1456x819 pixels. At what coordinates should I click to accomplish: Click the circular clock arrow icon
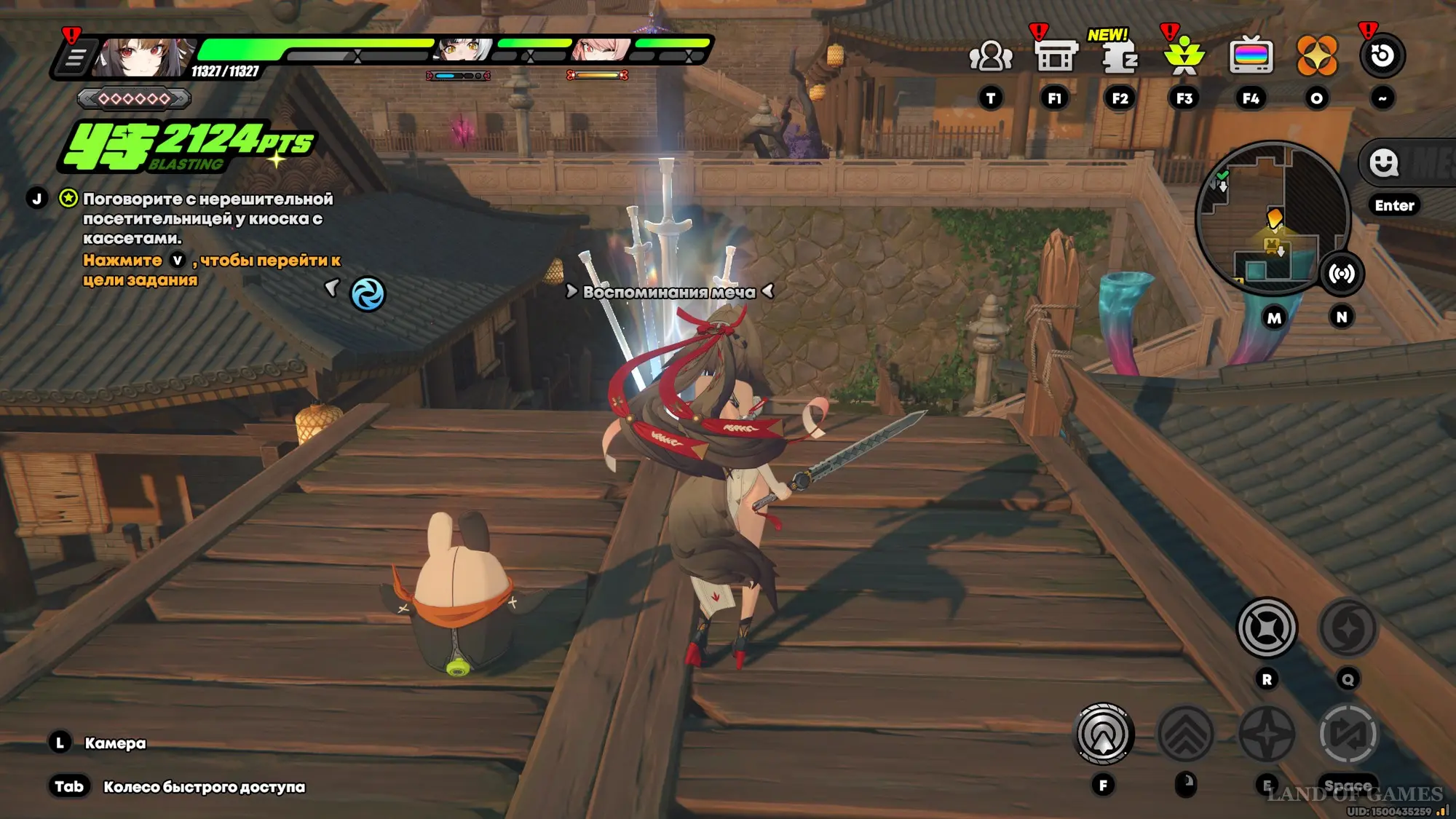tap(1382, 56)
